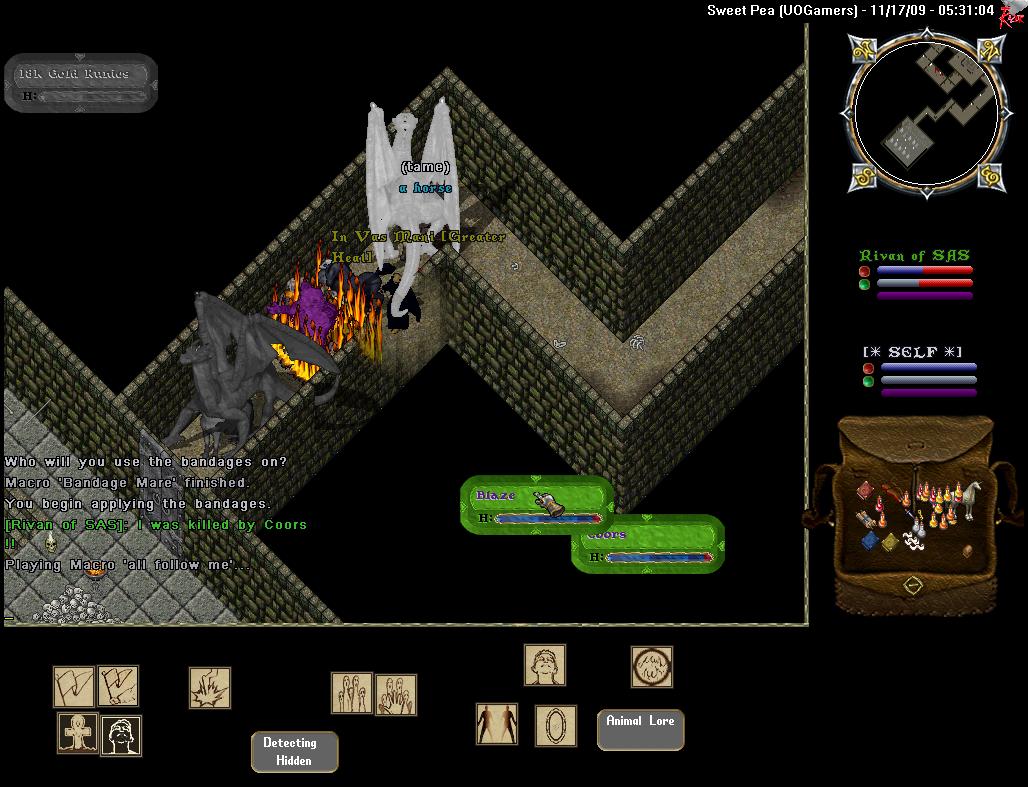Activate the oval portal ring spell icon
The height and width of the screenshot is (787, 1028).
click(555, 726)
